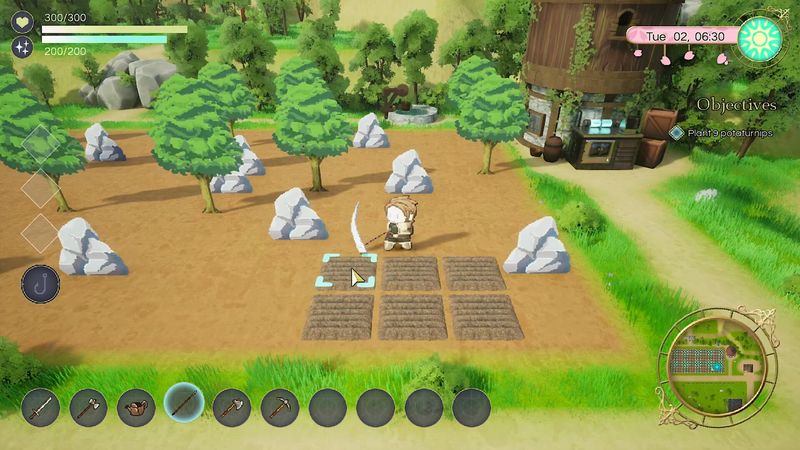Click the sun weather icon
Screen dimensions: 800x450
pyautogui.click(x=760, y=37)
